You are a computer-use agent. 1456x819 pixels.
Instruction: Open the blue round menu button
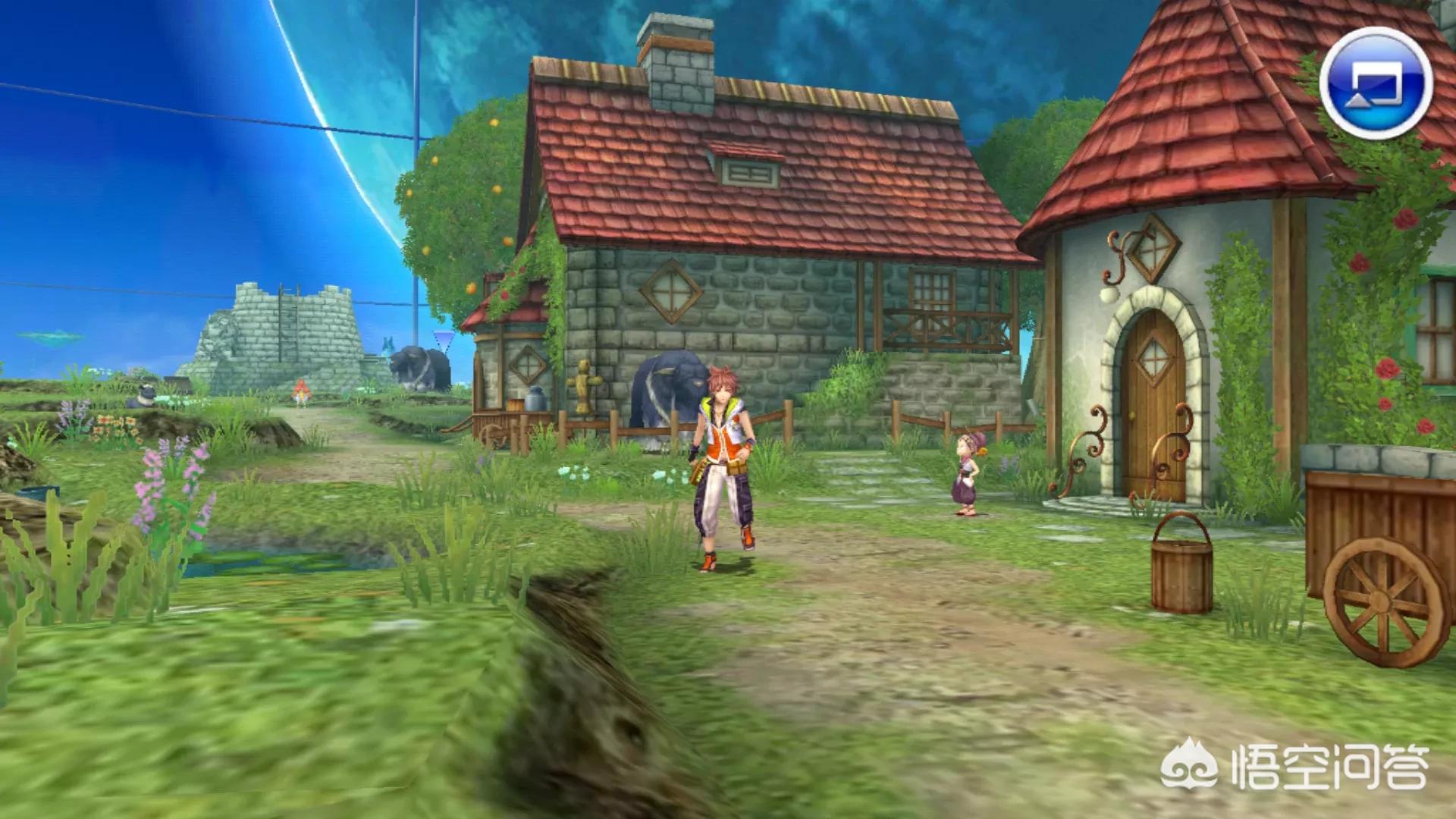1376,83
